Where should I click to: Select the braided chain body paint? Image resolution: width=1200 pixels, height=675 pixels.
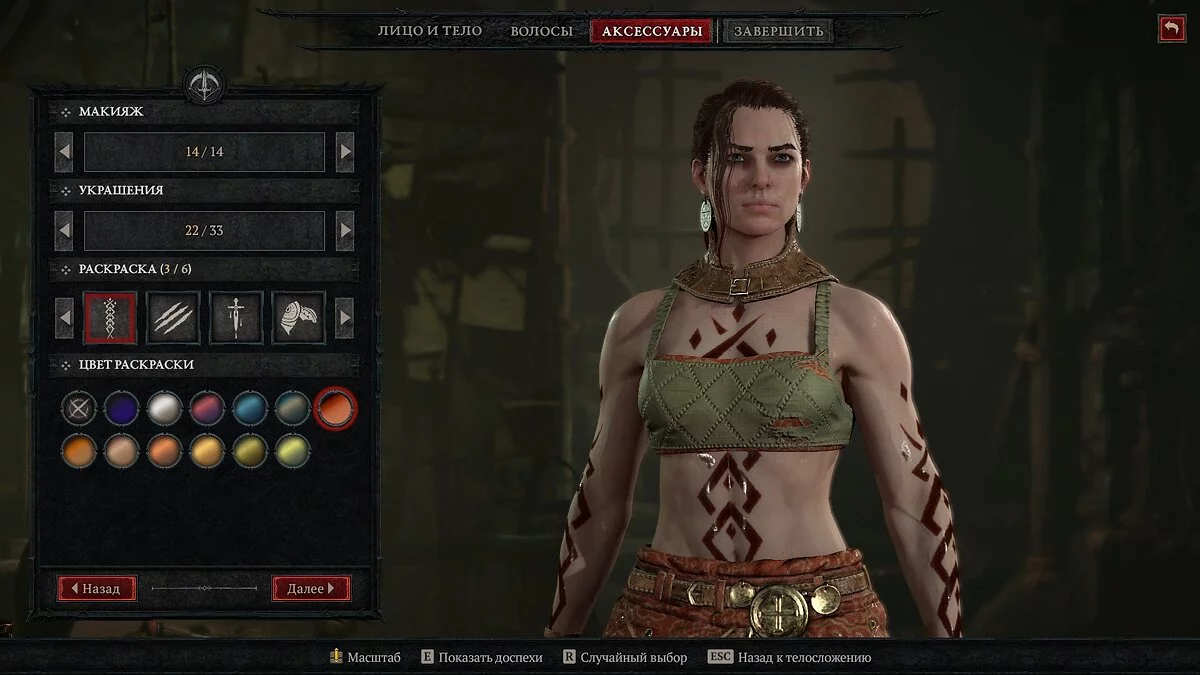tap(110, 318)
